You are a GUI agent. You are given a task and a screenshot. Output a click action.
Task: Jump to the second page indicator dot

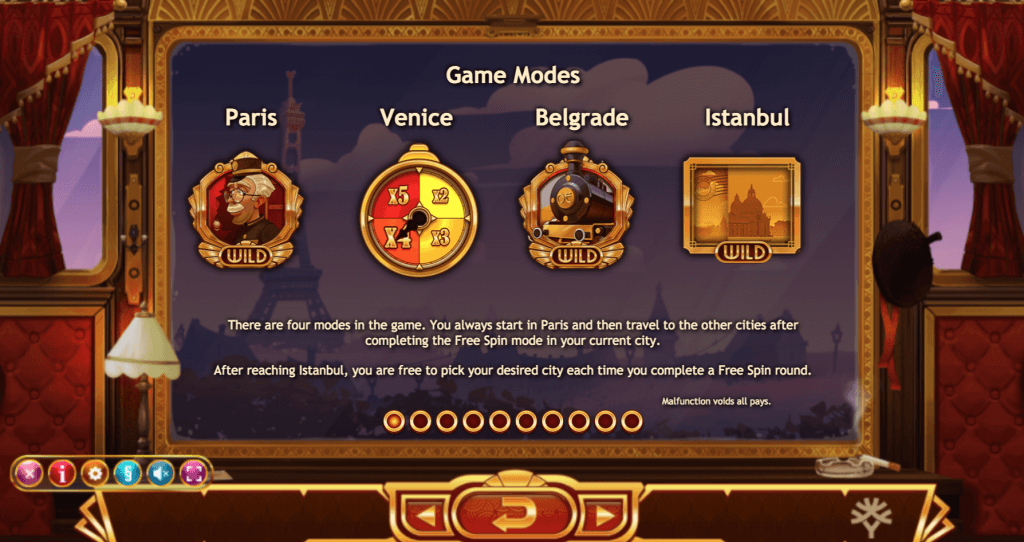tap(421, 421)
